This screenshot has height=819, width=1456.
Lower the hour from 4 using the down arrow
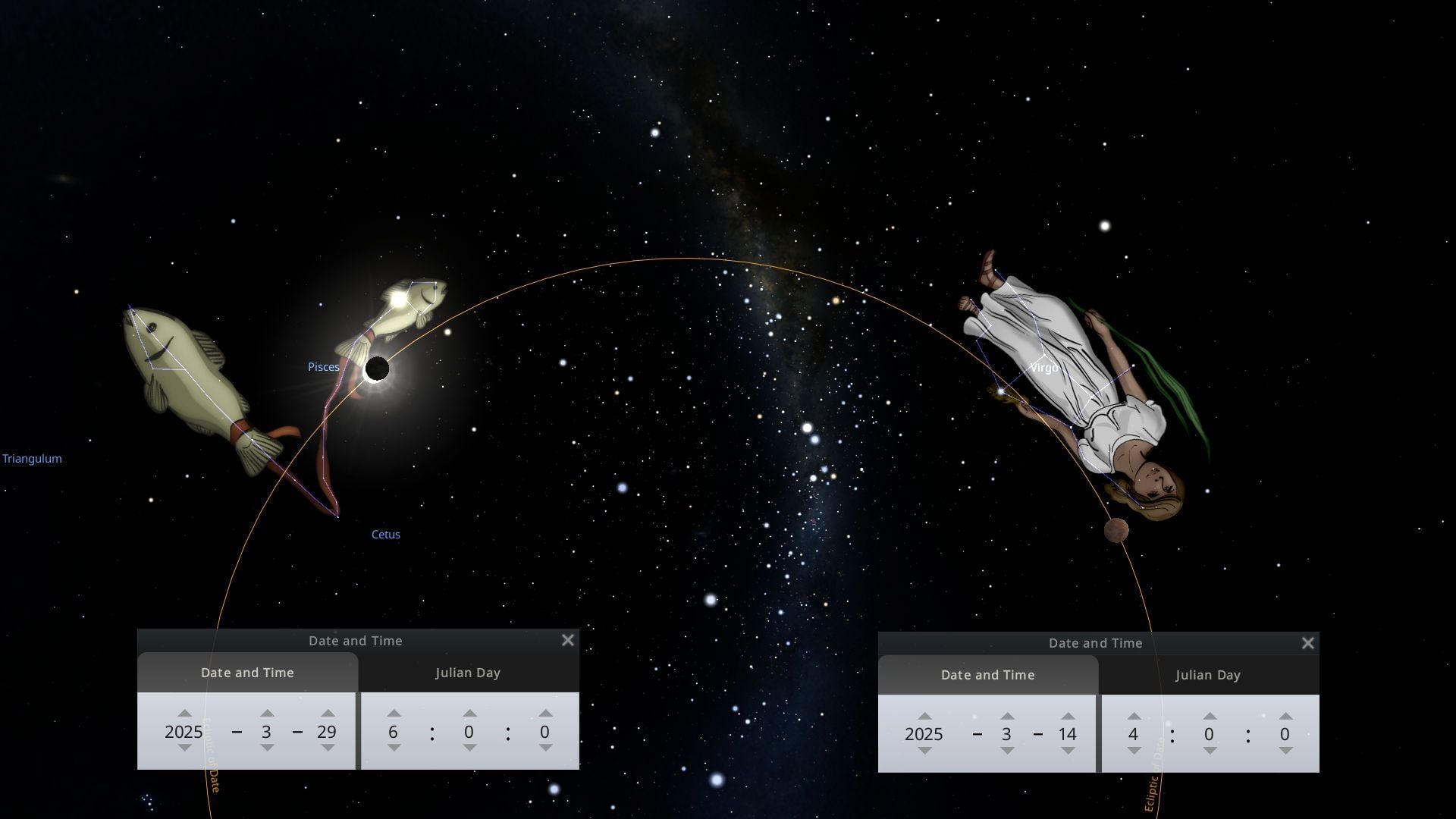tap(1134, 751)
